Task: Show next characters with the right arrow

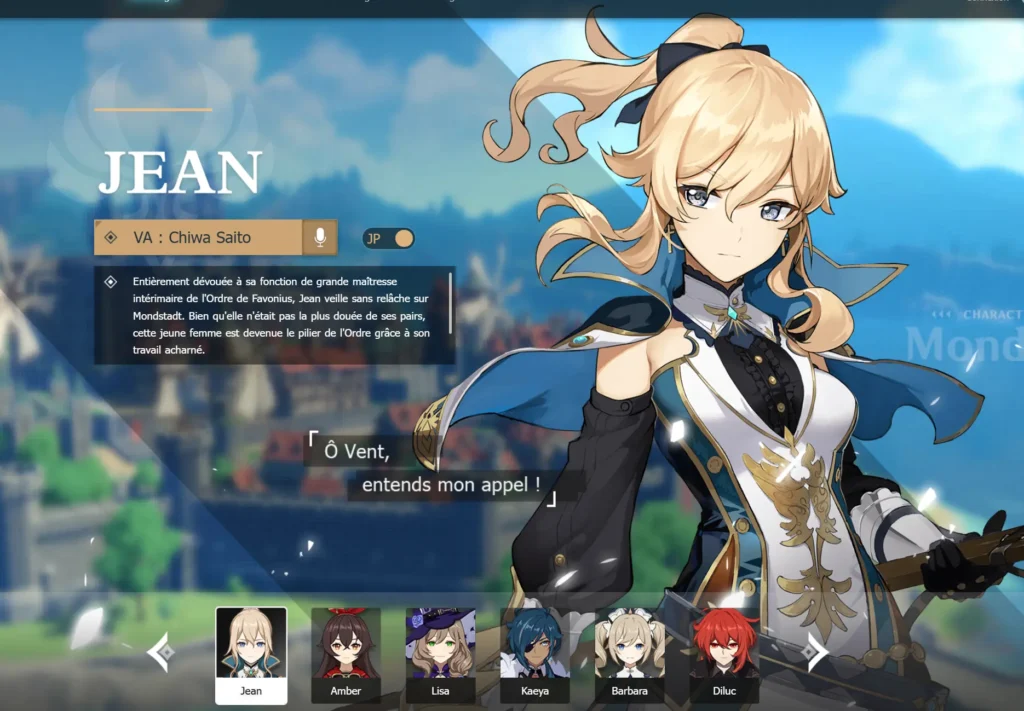Action: point(815,653)
